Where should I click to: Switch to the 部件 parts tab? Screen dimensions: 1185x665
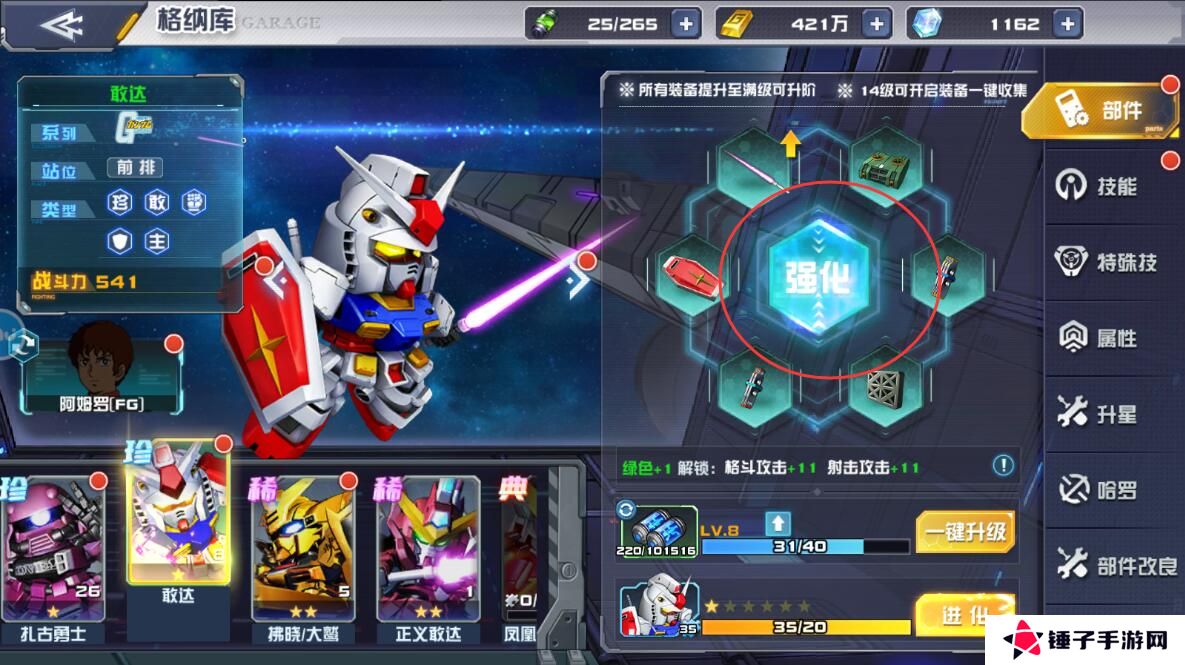click(1100, 112)
